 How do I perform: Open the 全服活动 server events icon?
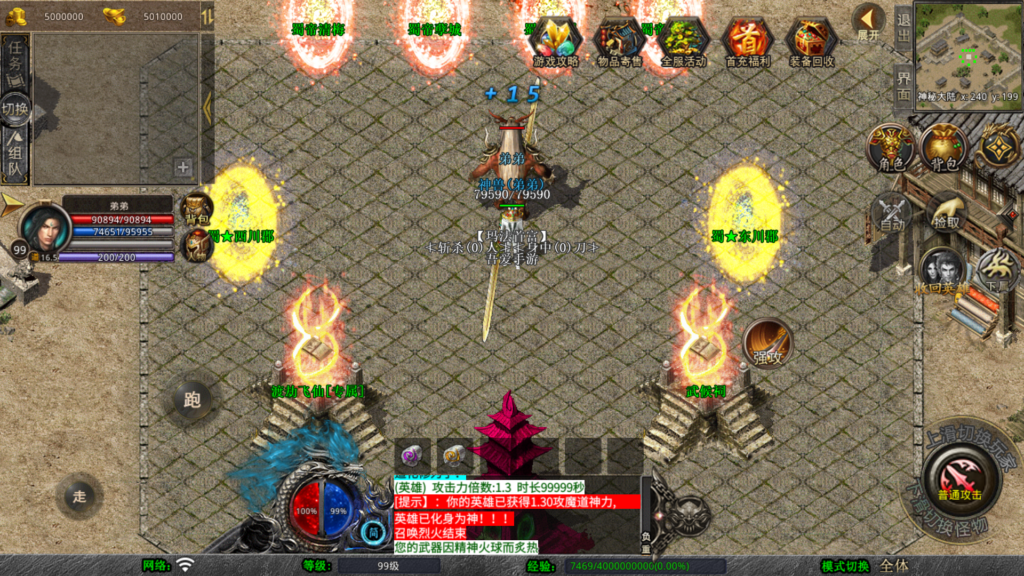click(x=684, y=41)
